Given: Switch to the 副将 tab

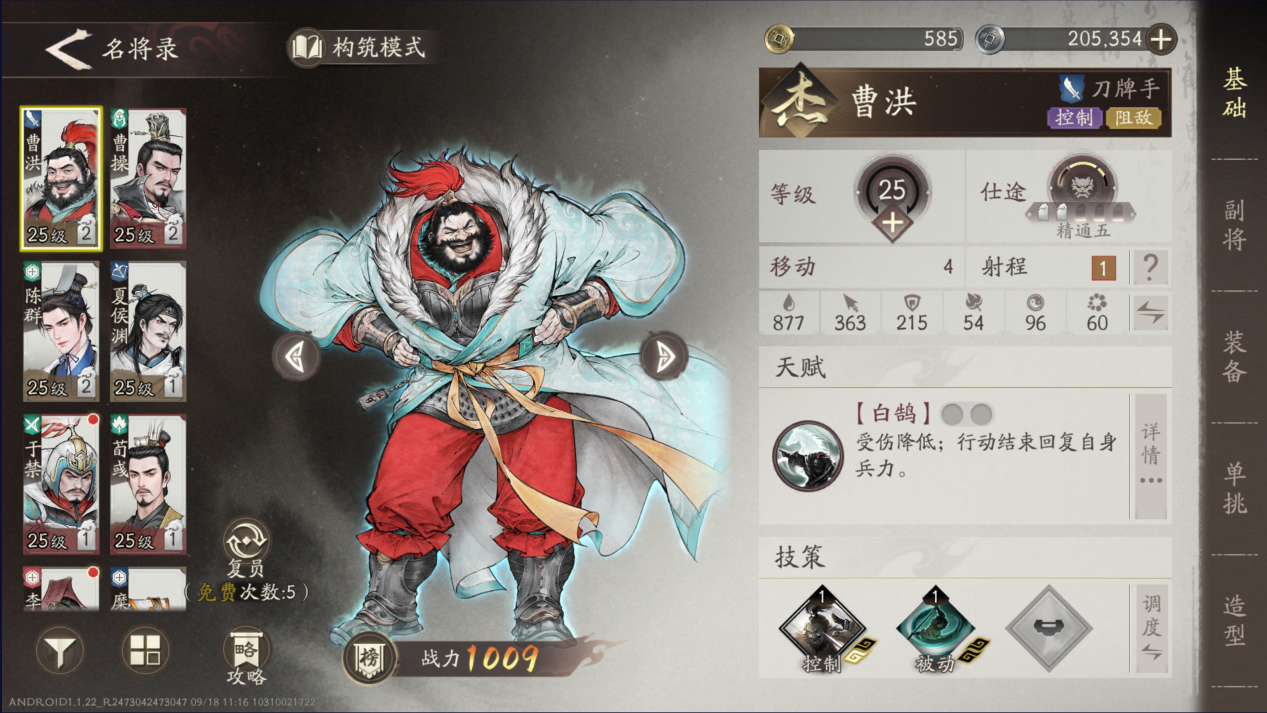Looking at the screenshot, I should tap(1235, 225).
